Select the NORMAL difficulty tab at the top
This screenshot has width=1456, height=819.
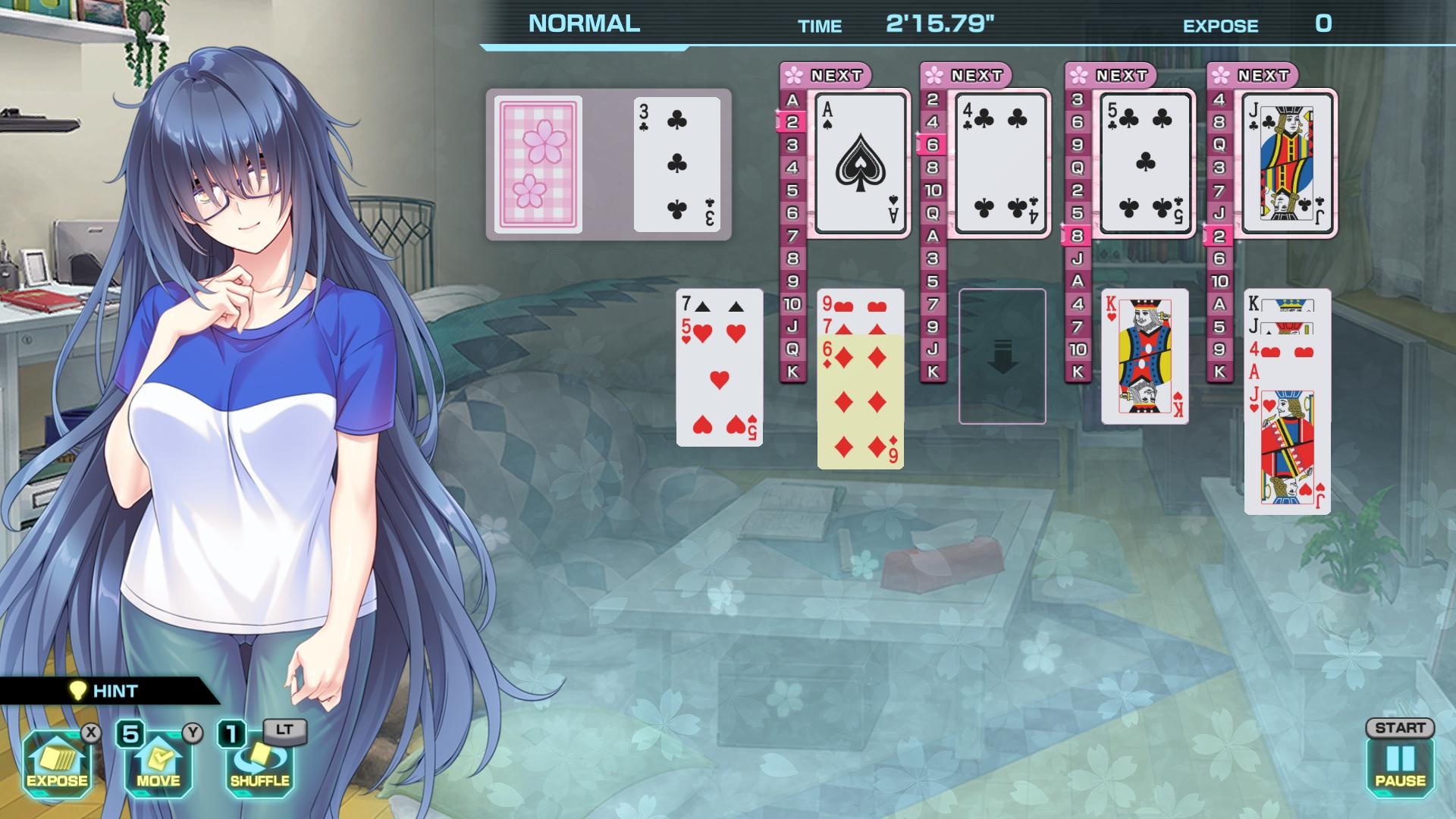(583, 24)
